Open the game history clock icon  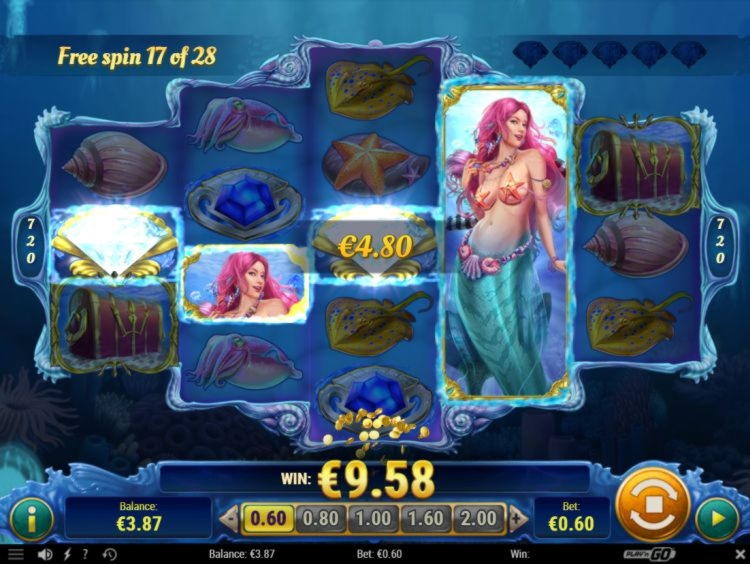(108, 554)
